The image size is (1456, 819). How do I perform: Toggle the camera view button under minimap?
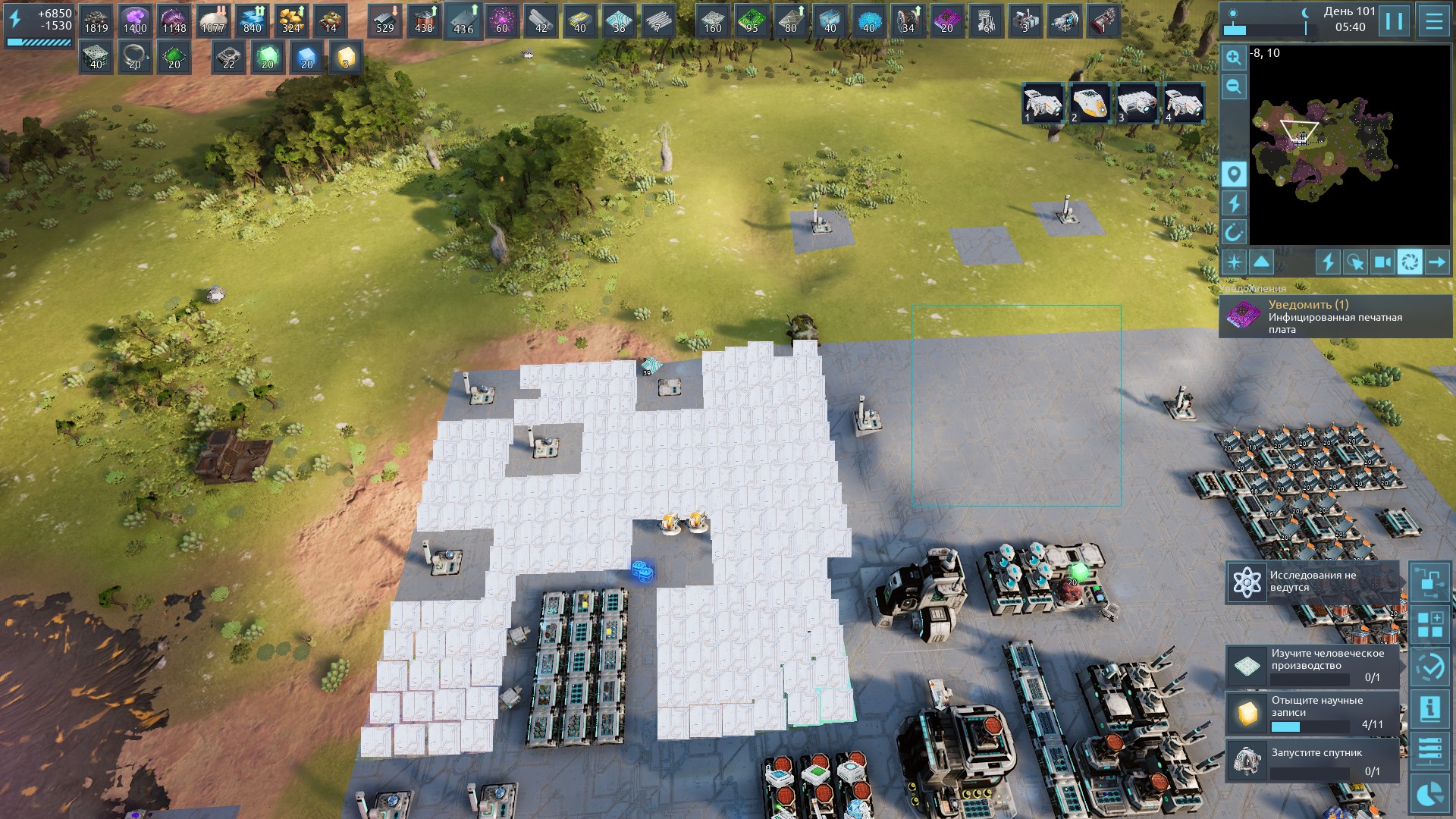point(1382,262)
